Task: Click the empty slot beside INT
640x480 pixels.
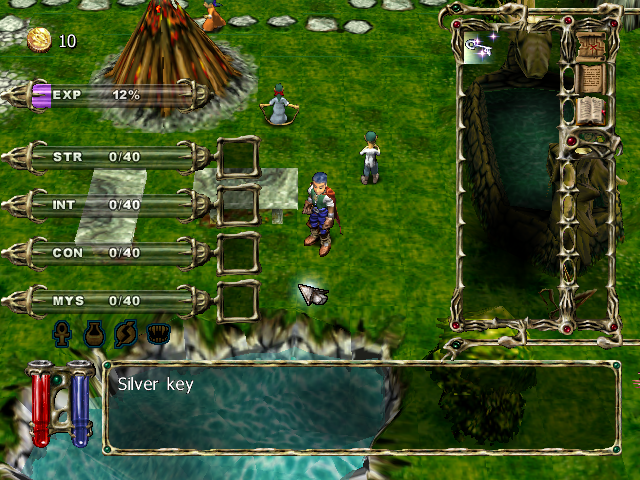Action: click(238, 205)
